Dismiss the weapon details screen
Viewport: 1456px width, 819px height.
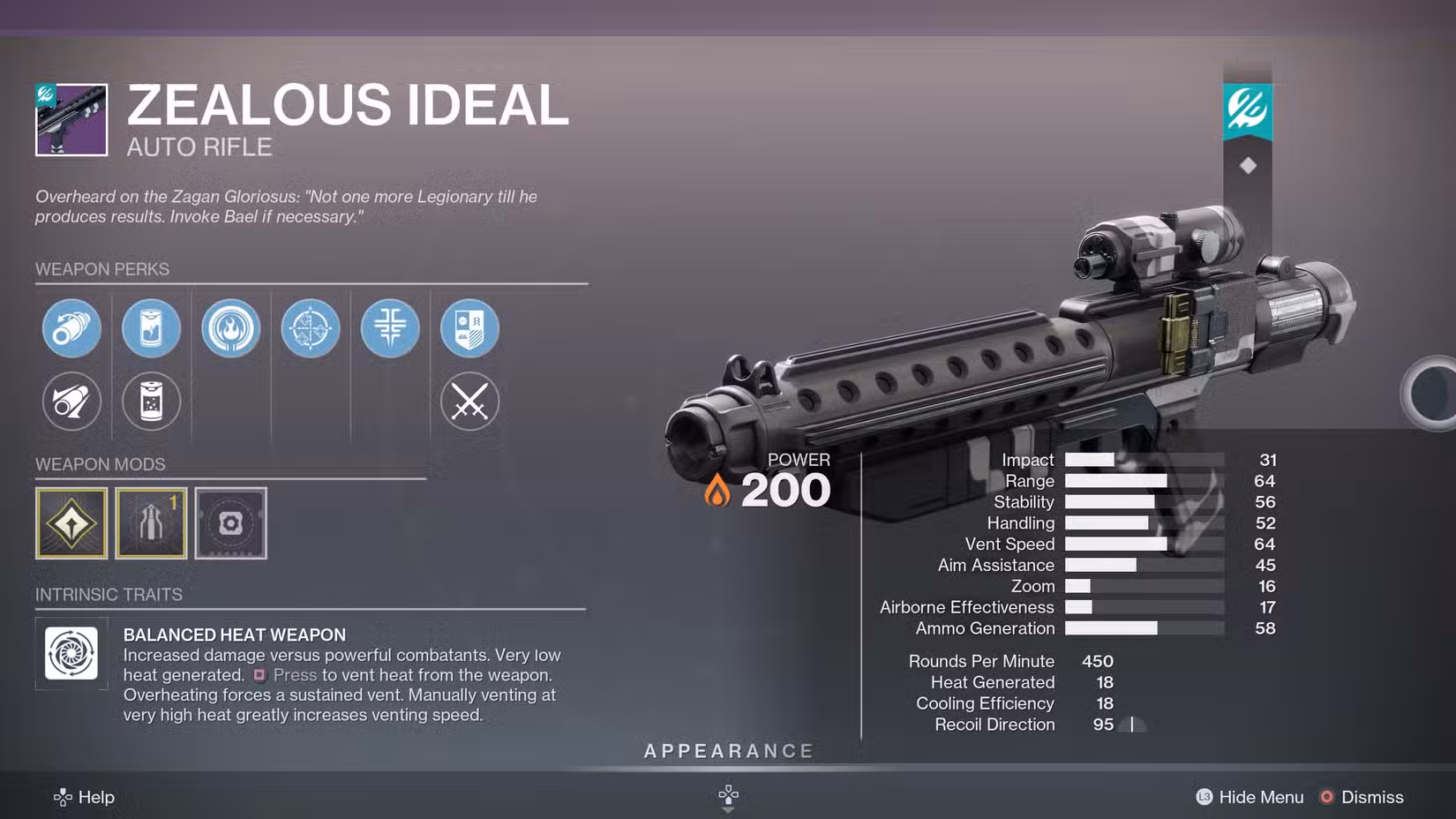coord(1362,798)
